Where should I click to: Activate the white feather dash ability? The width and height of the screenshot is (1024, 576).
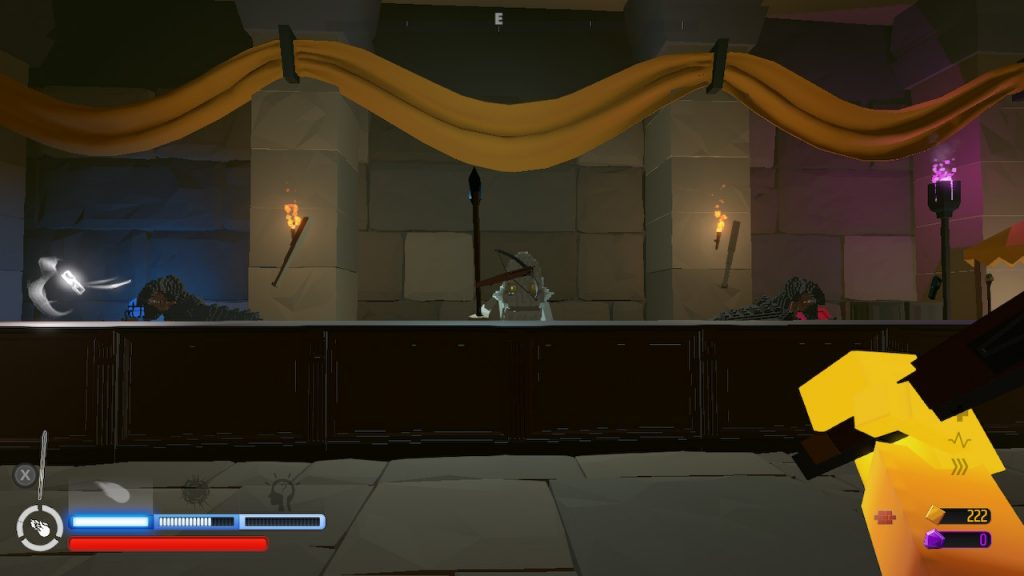point(110,493)
